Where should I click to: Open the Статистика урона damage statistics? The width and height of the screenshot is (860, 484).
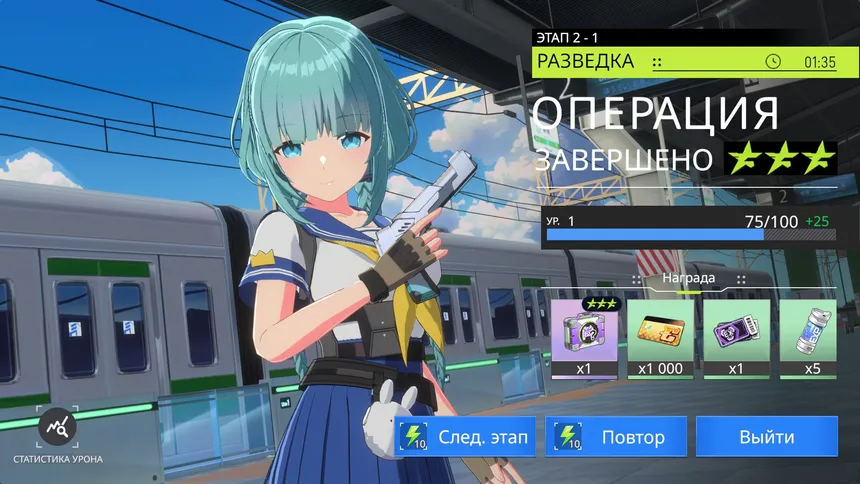57,430
